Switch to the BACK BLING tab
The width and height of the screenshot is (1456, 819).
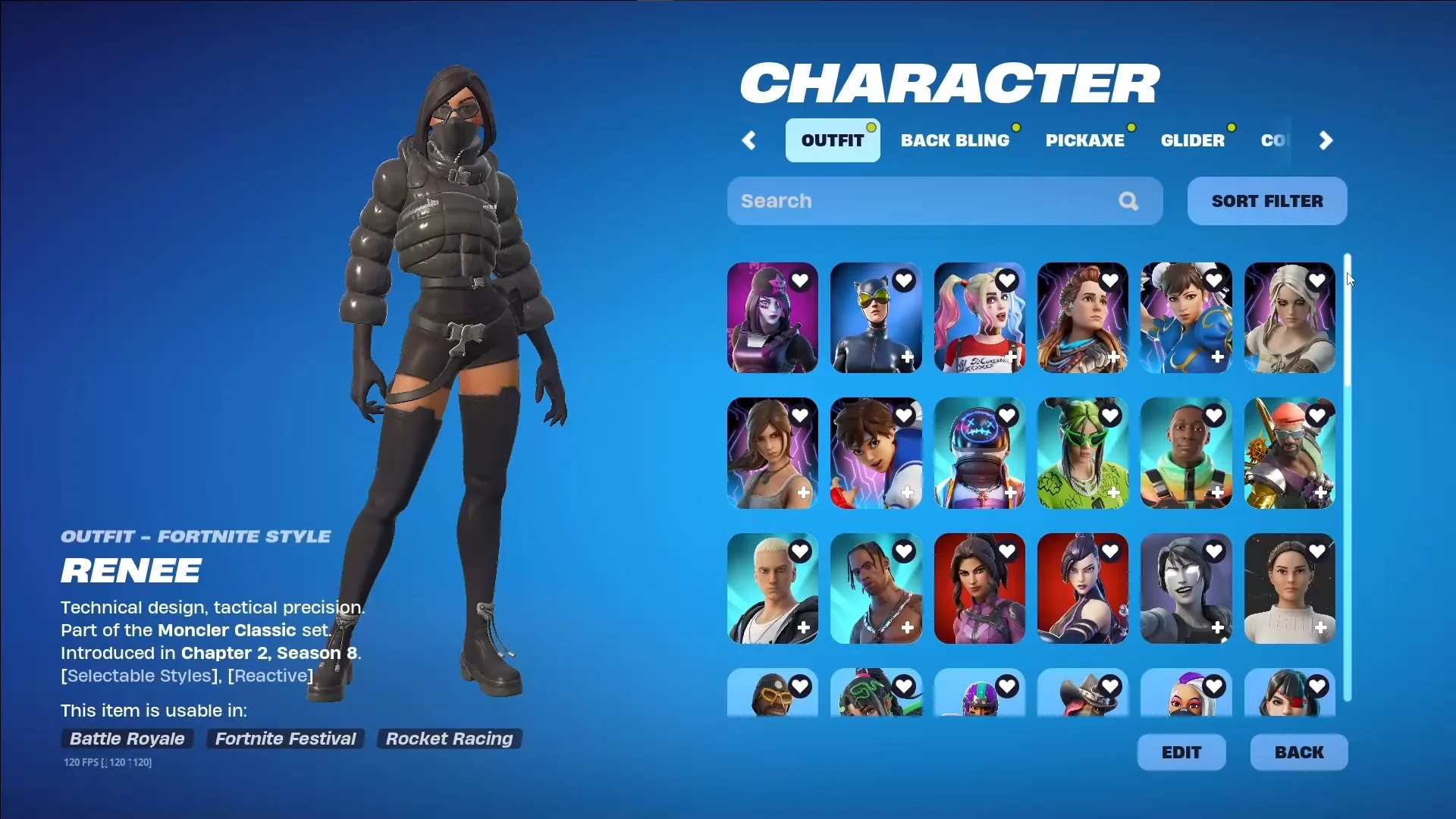(955, 140)
